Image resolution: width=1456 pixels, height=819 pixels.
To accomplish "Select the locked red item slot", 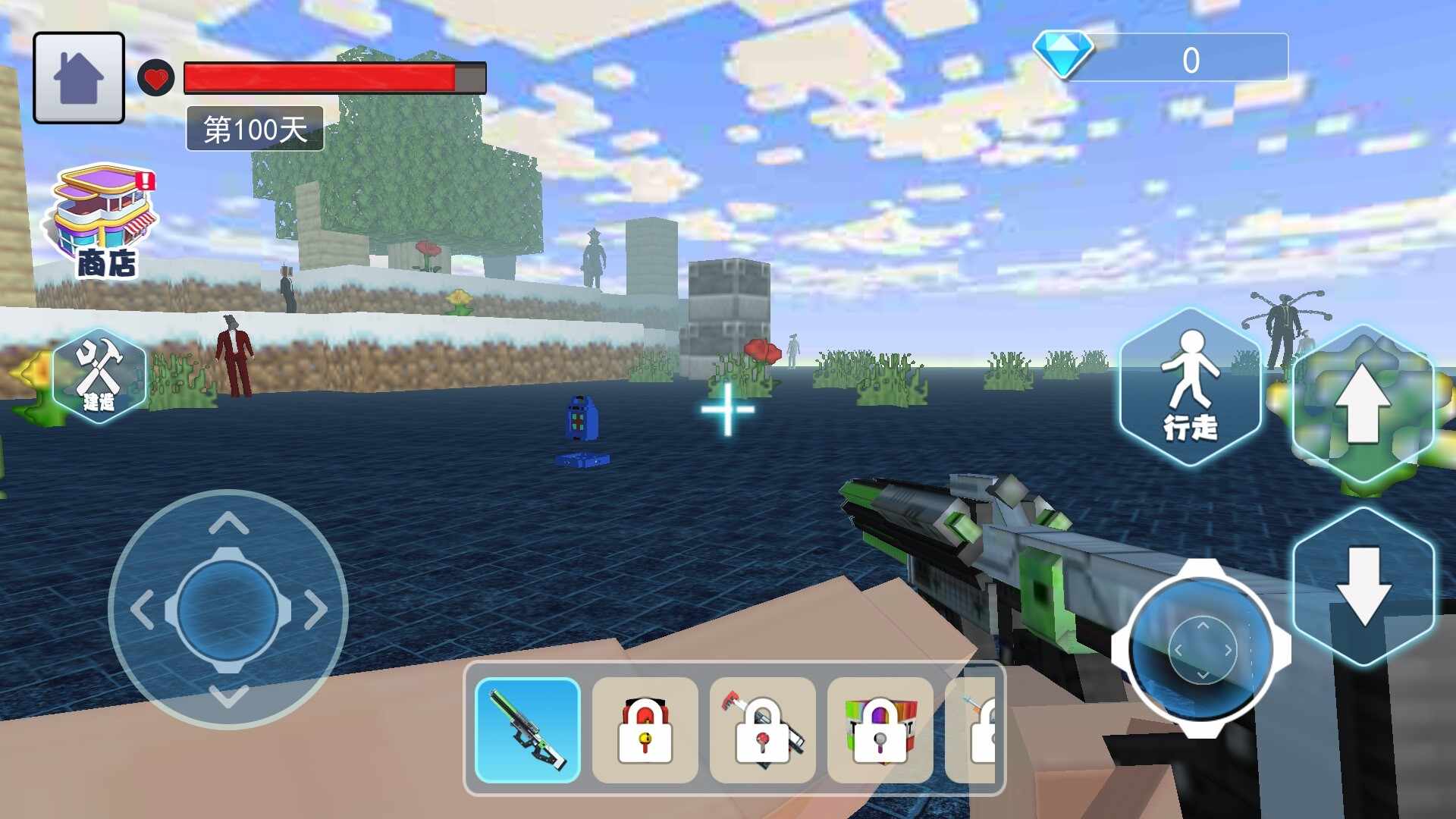I will (645, 730).
